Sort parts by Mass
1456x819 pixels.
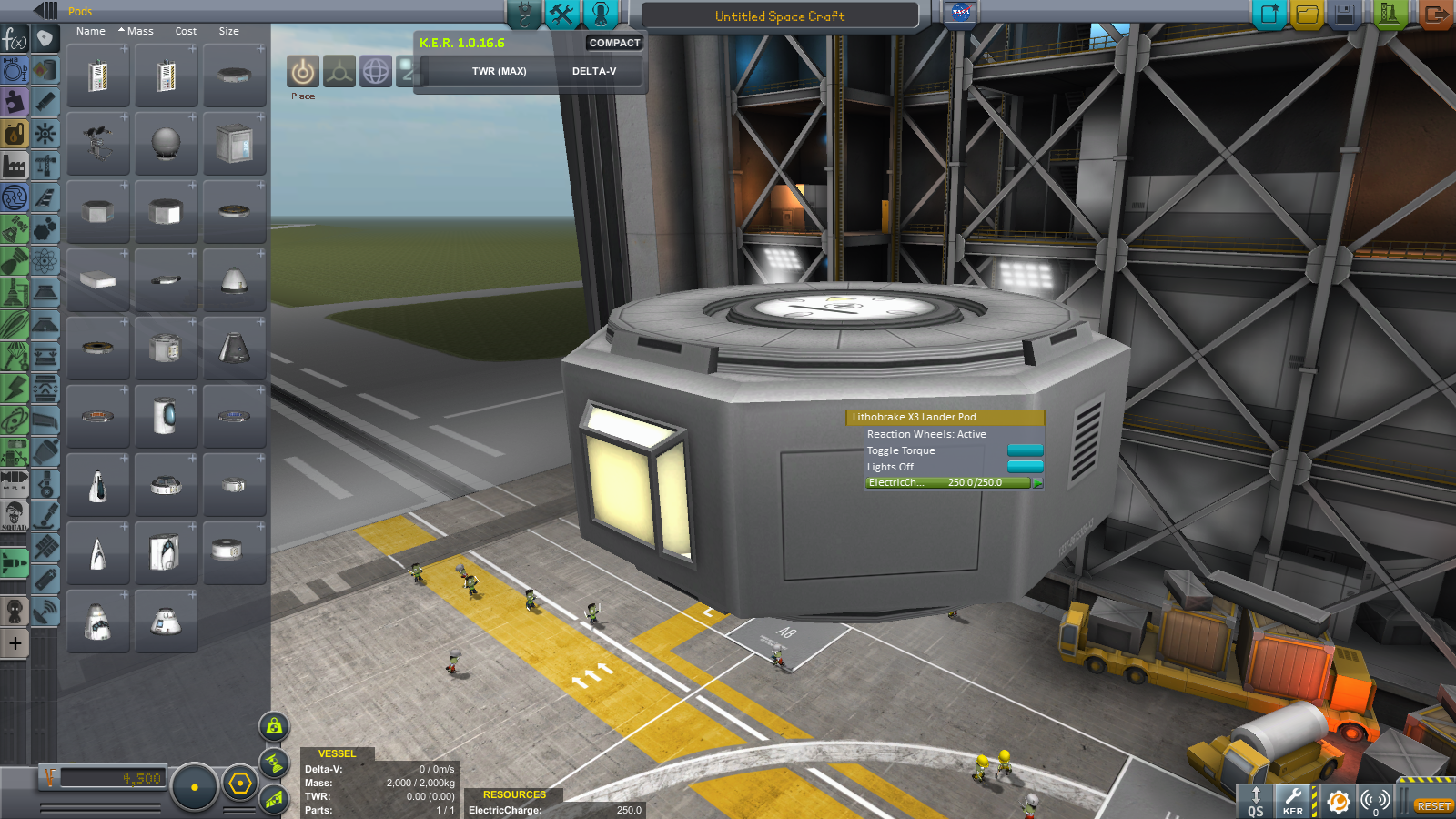point(139,31)
